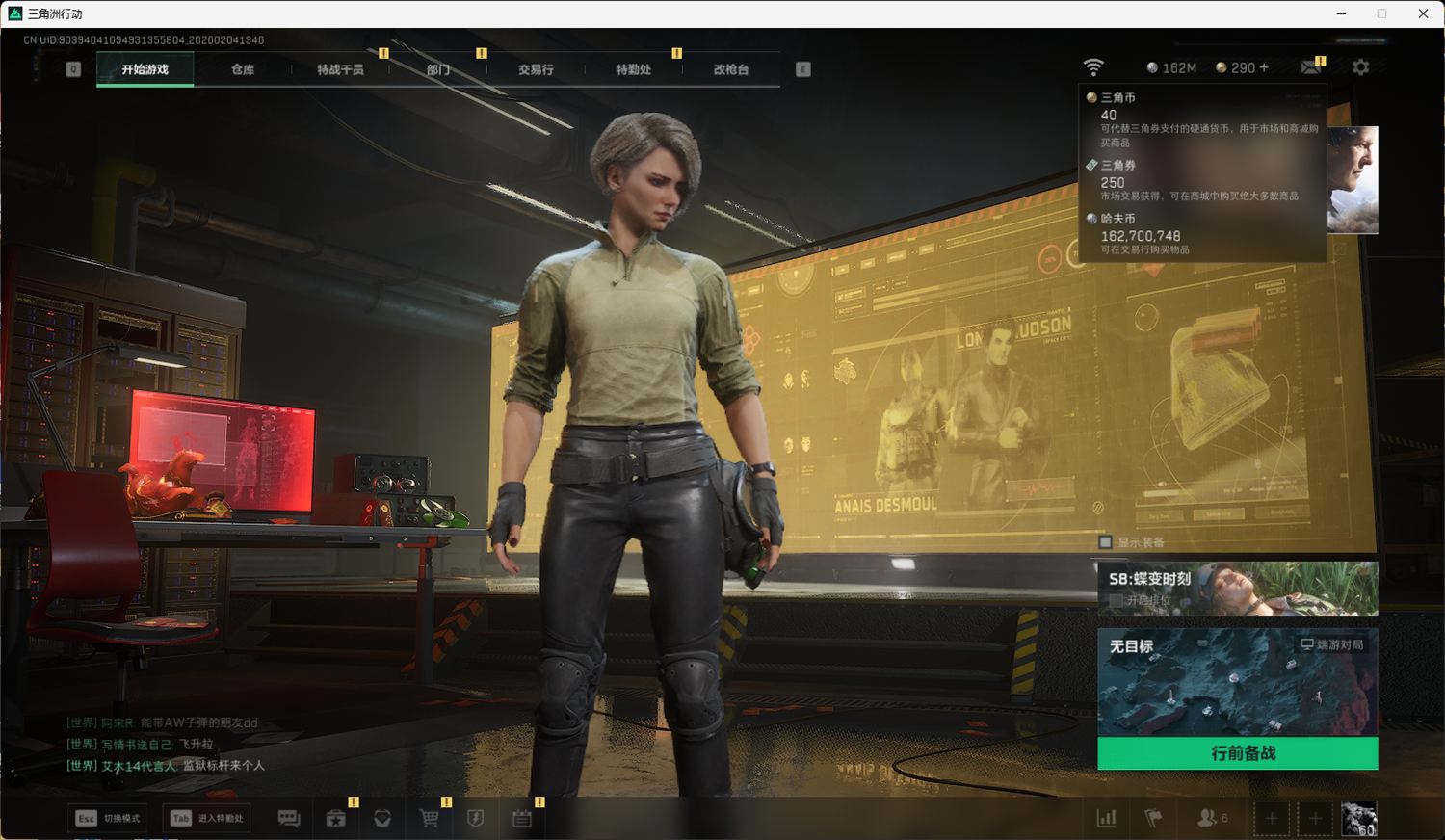The image size is (1445, 840).
Task: Open the S8:蝶变时刻 season banner
Action: tap(1238, 588)
